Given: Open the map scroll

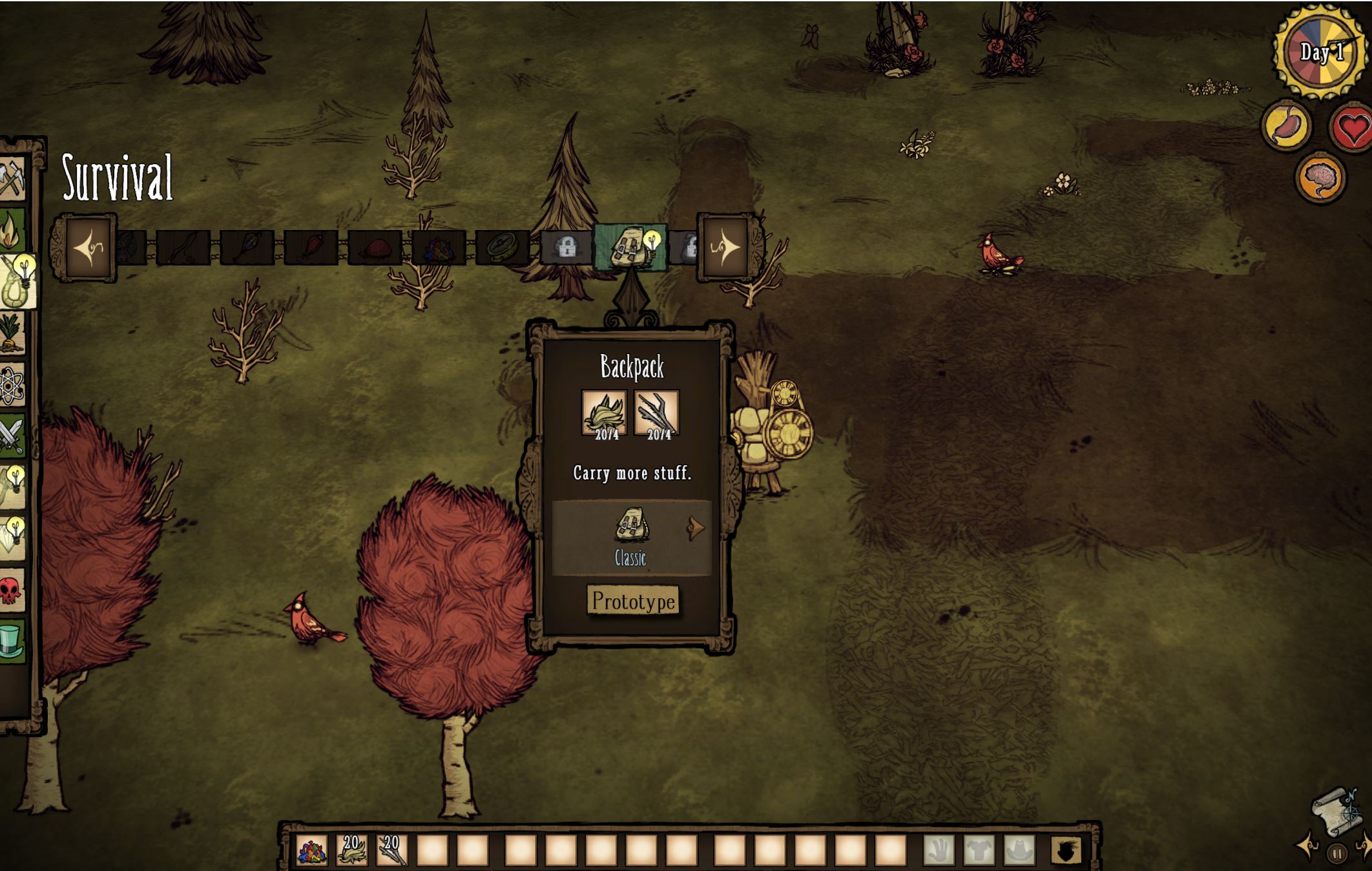Looking at the screenshot, I should [x=1335, y=811].
